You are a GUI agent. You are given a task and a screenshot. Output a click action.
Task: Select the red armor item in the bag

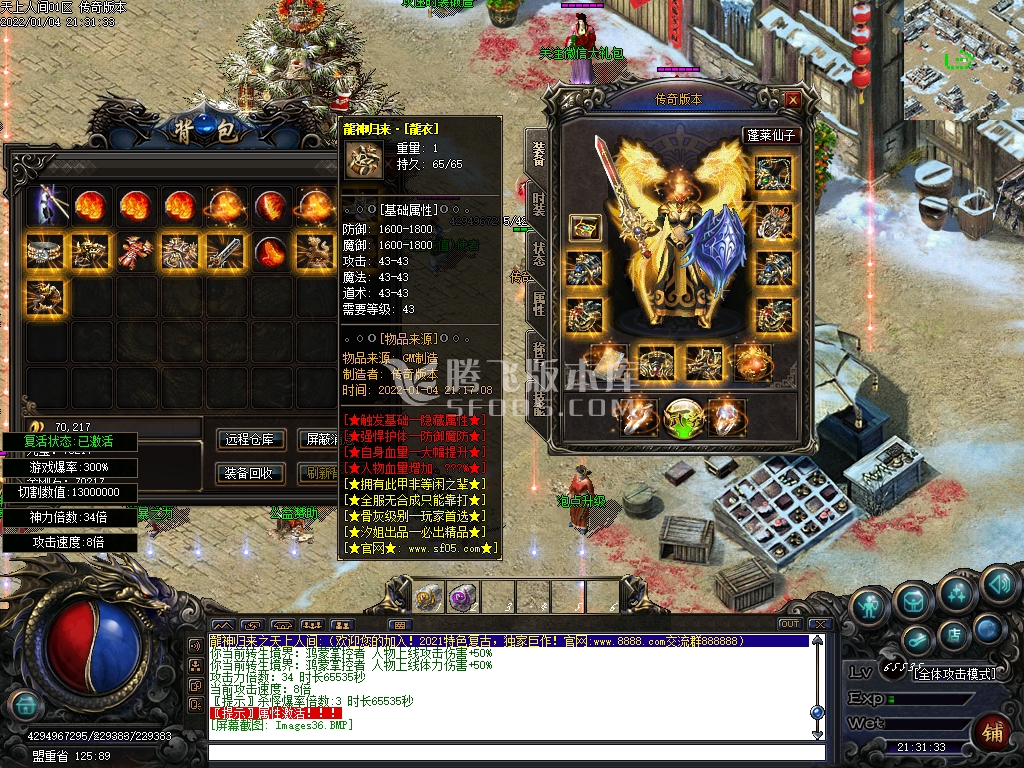coord(136,252)
